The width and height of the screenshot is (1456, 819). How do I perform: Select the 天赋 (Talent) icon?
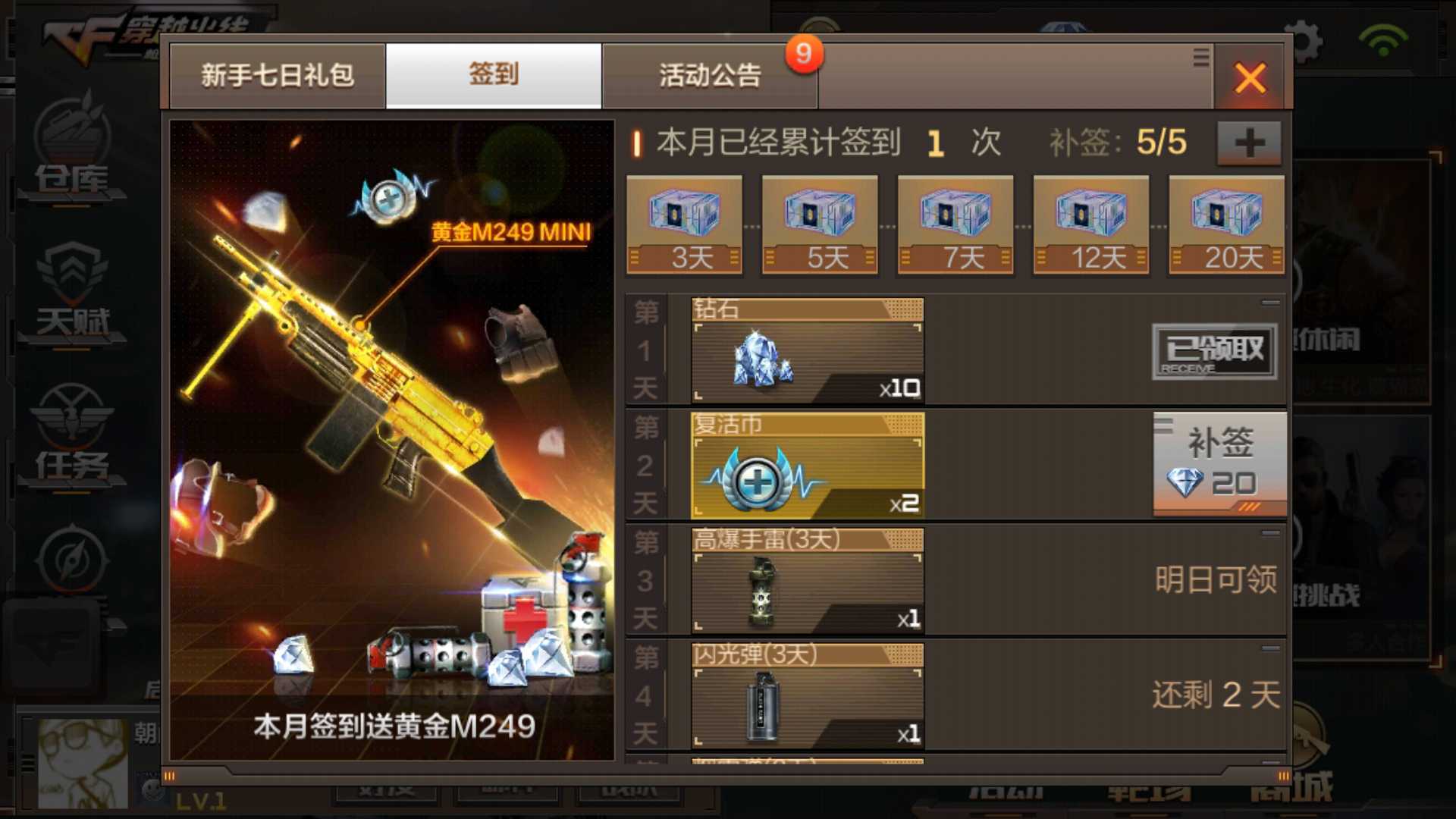click(72, 292)
